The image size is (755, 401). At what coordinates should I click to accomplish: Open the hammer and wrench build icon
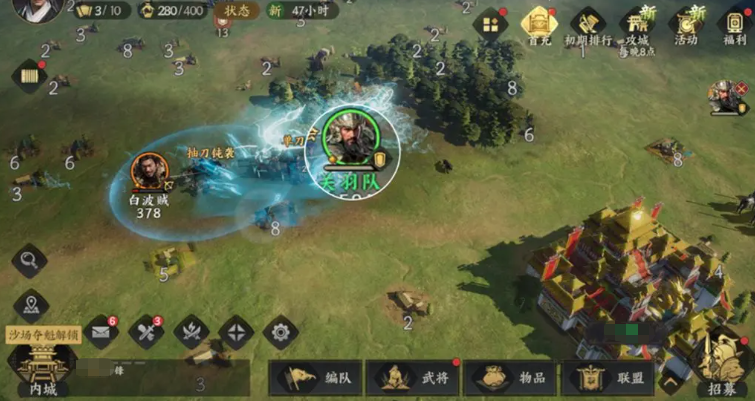tap(146, 332)
